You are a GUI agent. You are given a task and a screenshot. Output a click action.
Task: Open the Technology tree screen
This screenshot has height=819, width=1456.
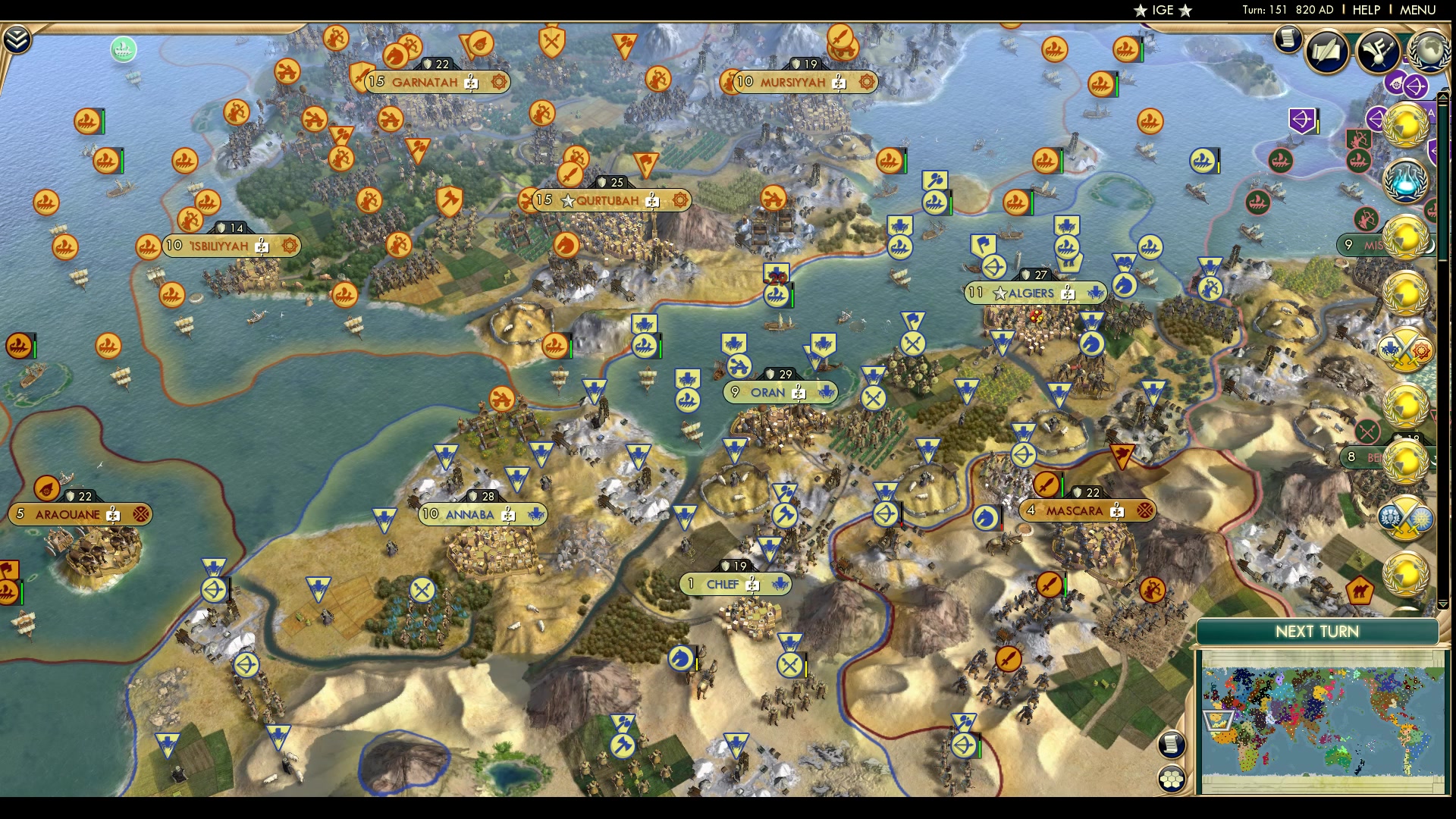click(x=1379, y=53)
